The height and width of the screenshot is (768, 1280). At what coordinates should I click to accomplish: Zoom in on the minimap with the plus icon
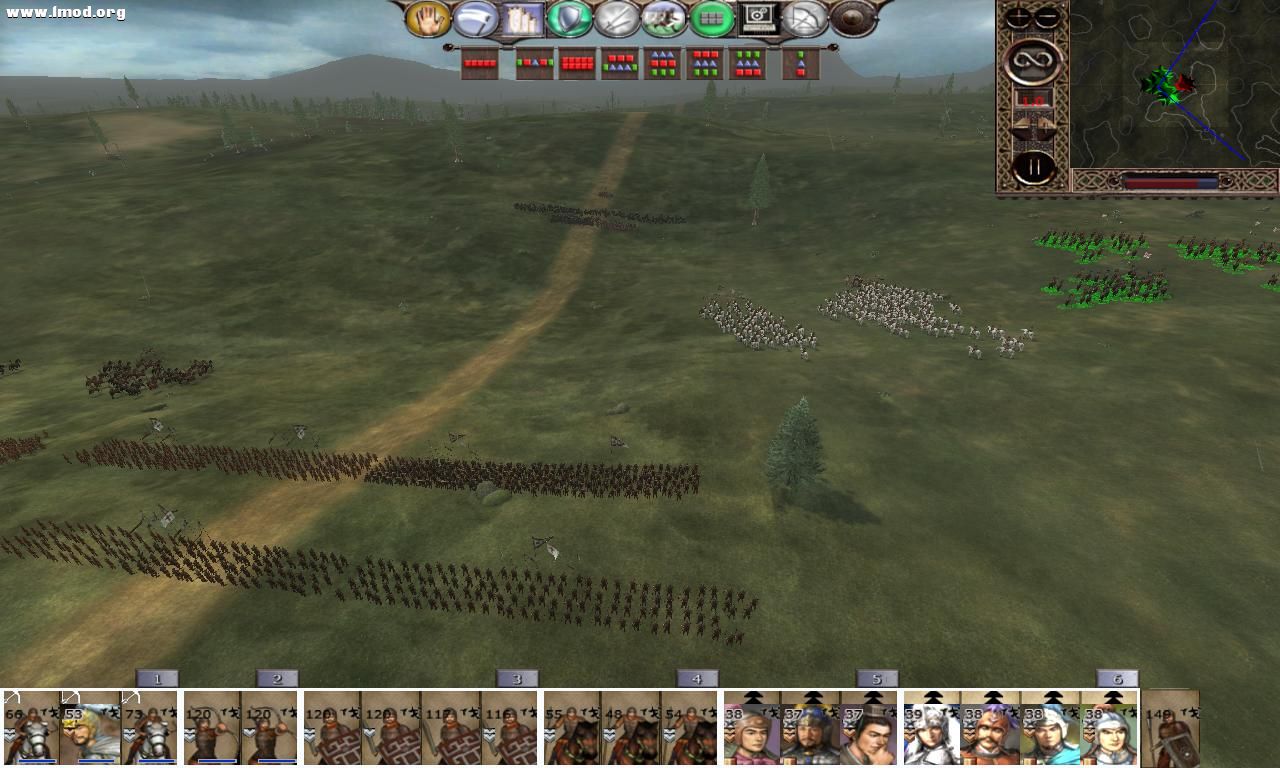point(1018,16)
